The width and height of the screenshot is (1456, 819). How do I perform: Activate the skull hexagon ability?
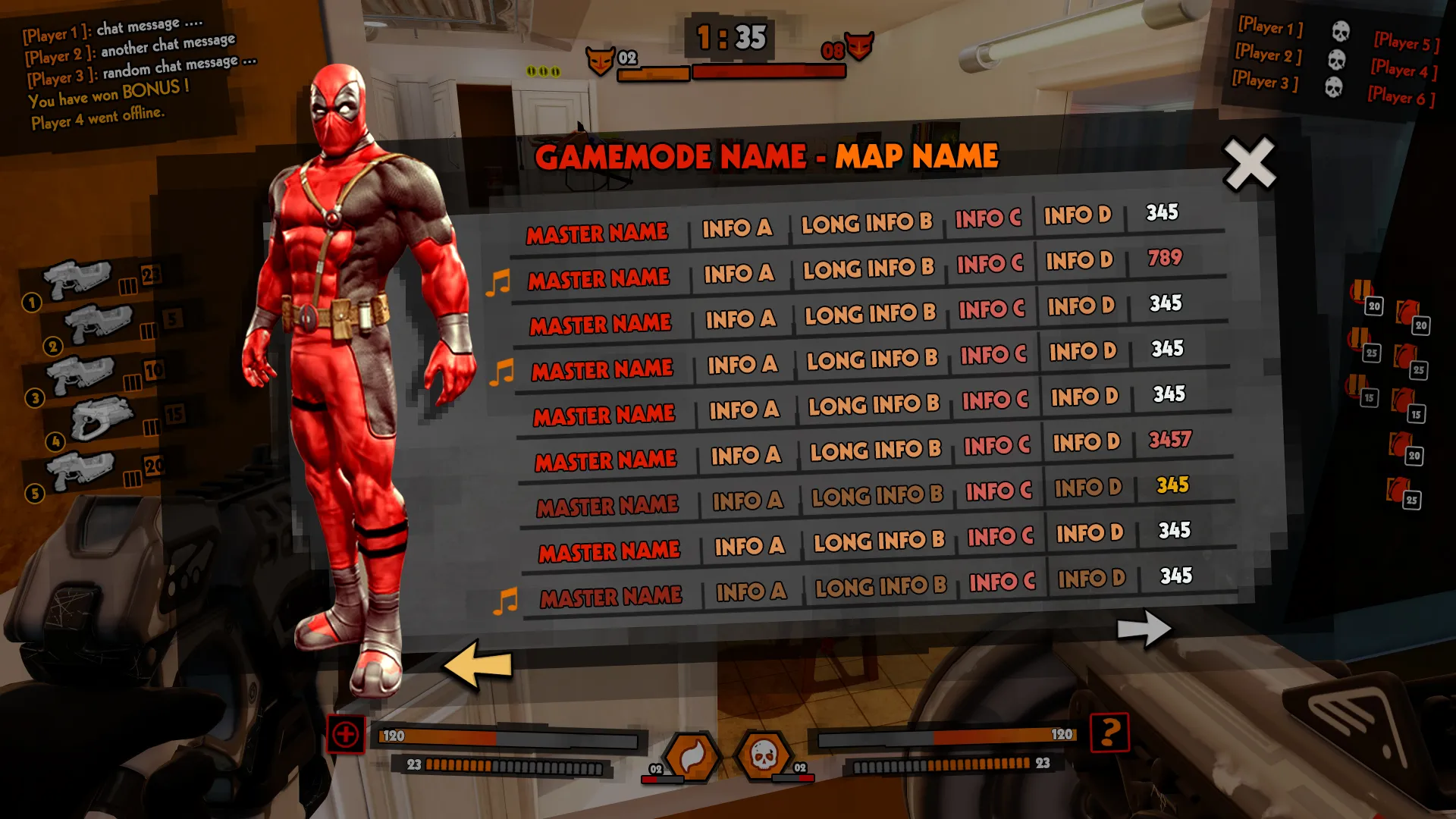tap(764, 755)
